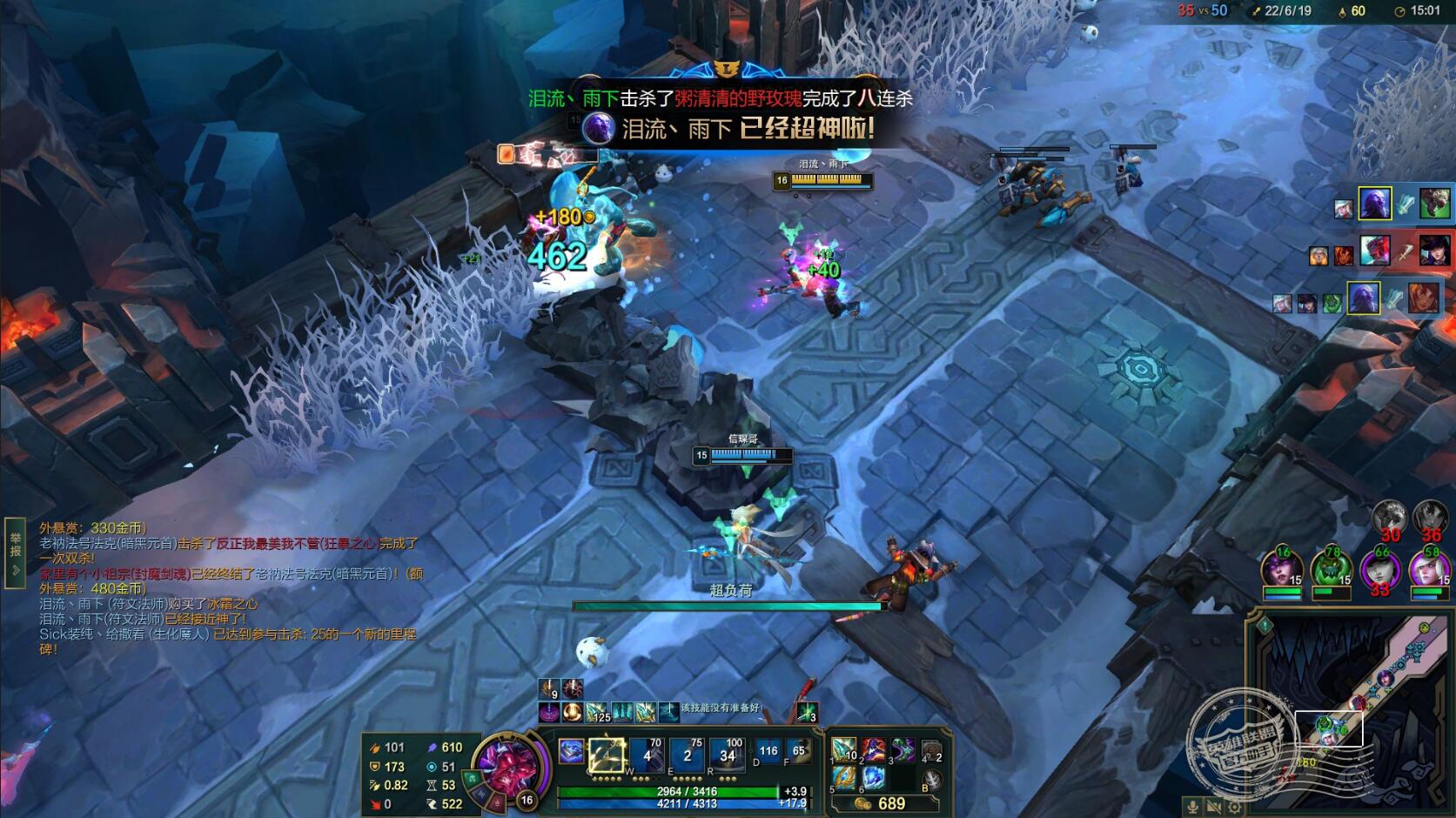This screenshot has width=1456, height=818.
Task: Select the summoner spell on D
Action: coord(768,751)
